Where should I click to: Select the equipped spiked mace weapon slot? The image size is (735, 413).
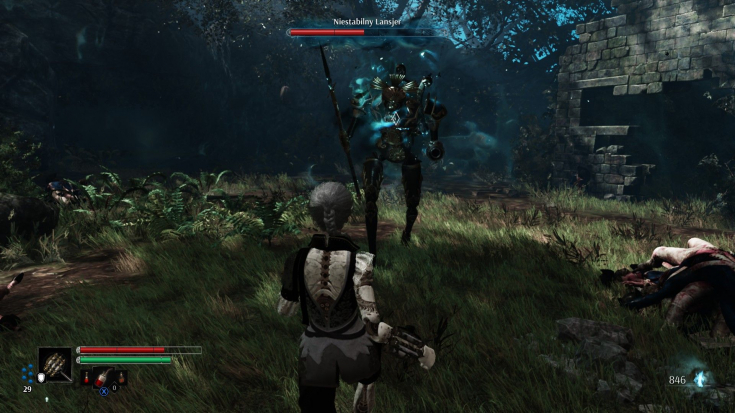tap(56, 364)
